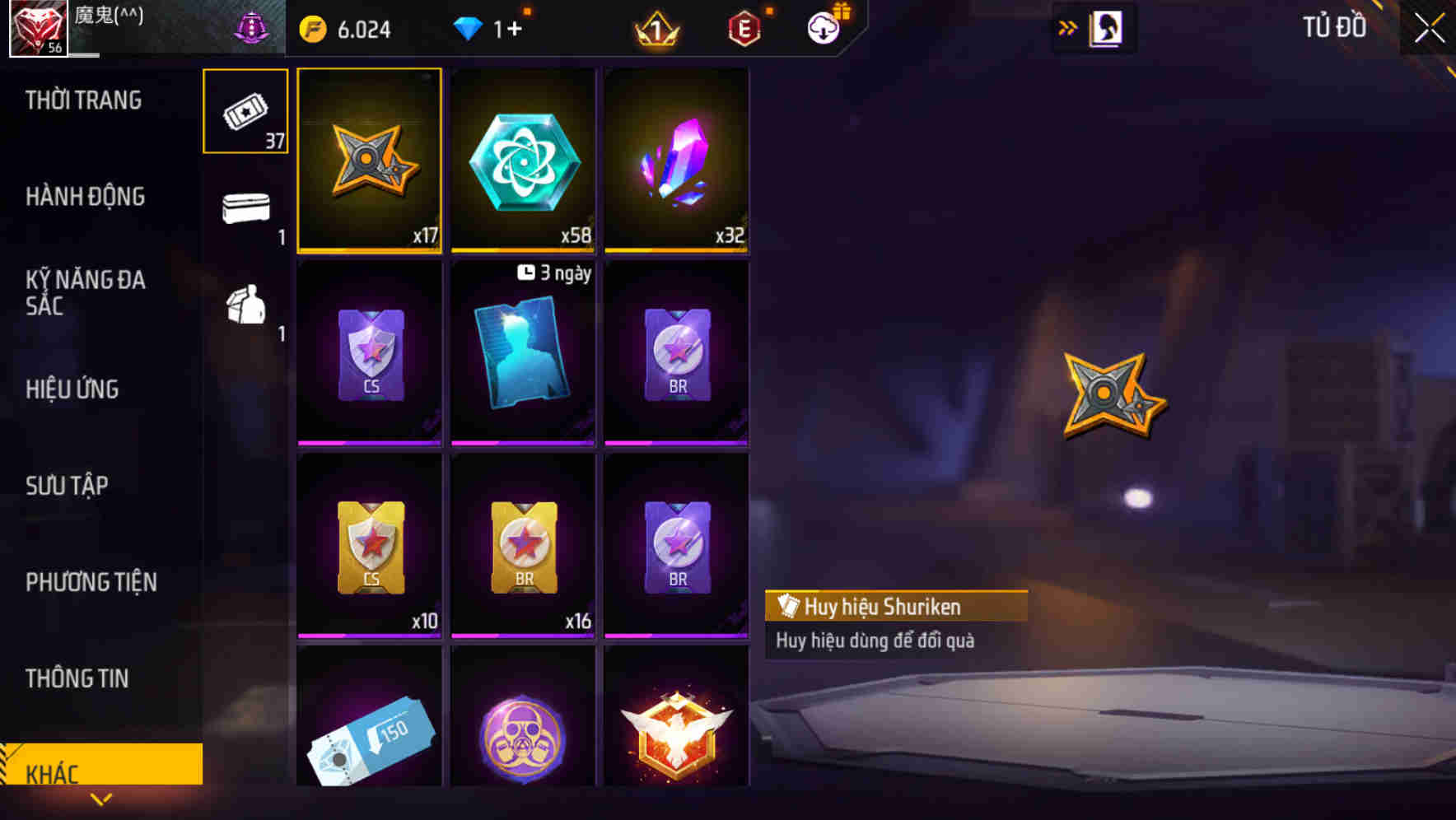Open the cloud download gift icon
The height and width of the screenshot is (820, 1456).
pyautogui.click(x=823, y=27)
